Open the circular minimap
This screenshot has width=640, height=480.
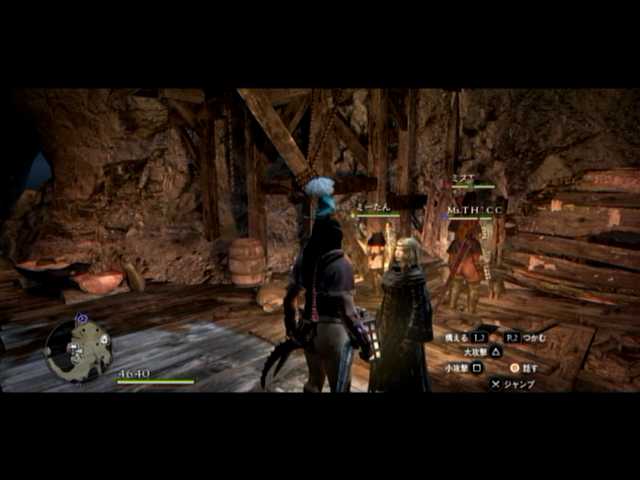pos(78,349)
